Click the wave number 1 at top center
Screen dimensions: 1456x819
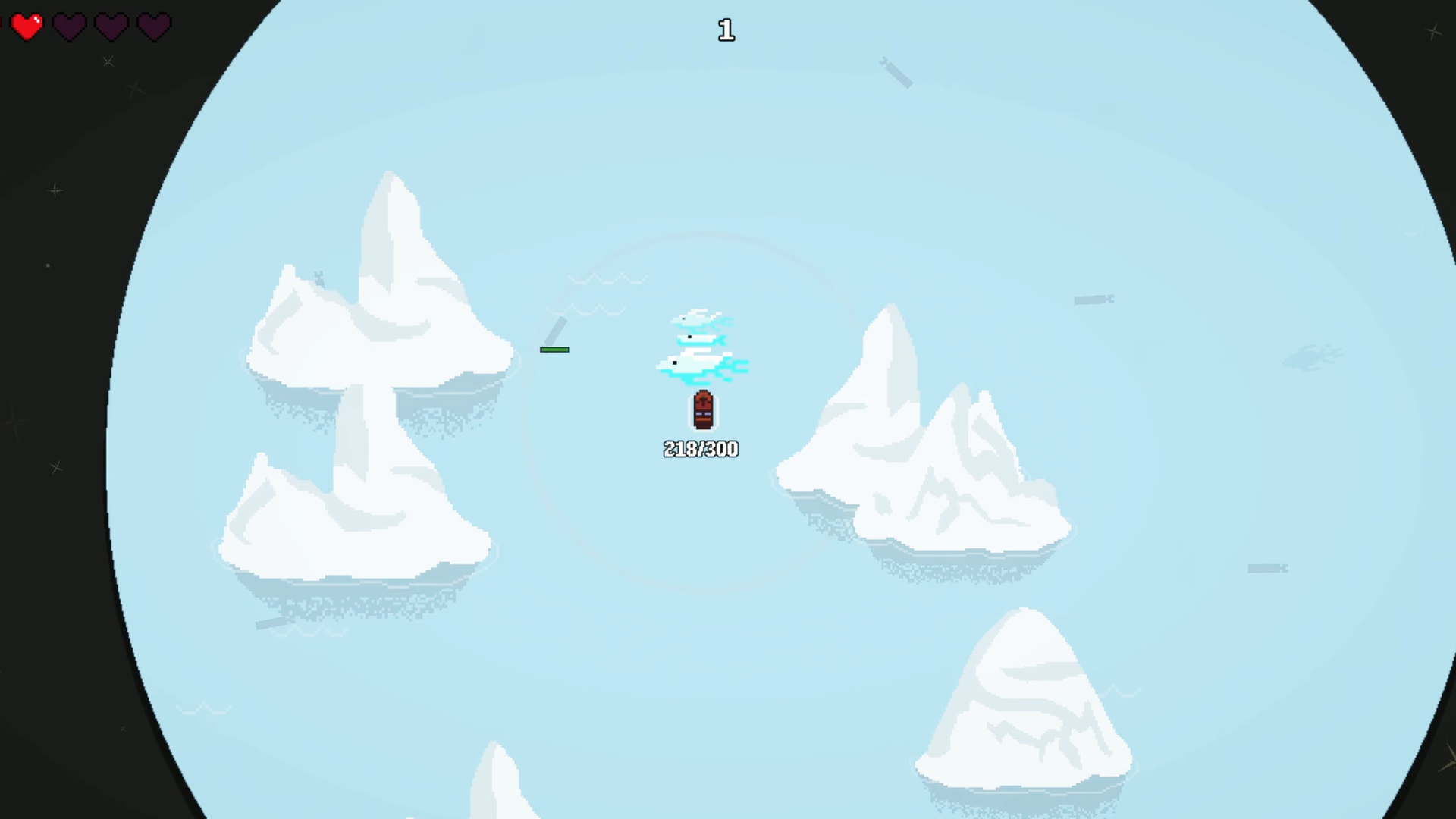tap(726, 30)
